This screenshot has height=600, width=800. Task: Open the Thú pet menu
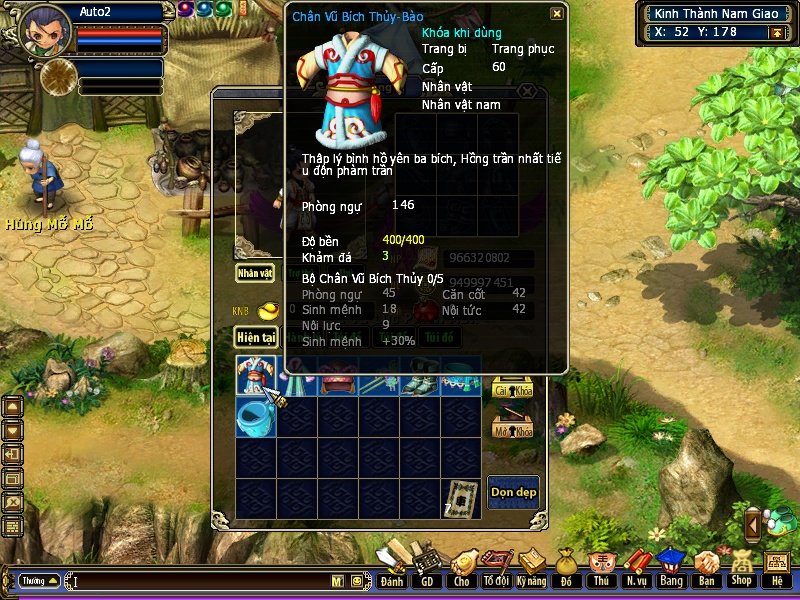(601, 568)
